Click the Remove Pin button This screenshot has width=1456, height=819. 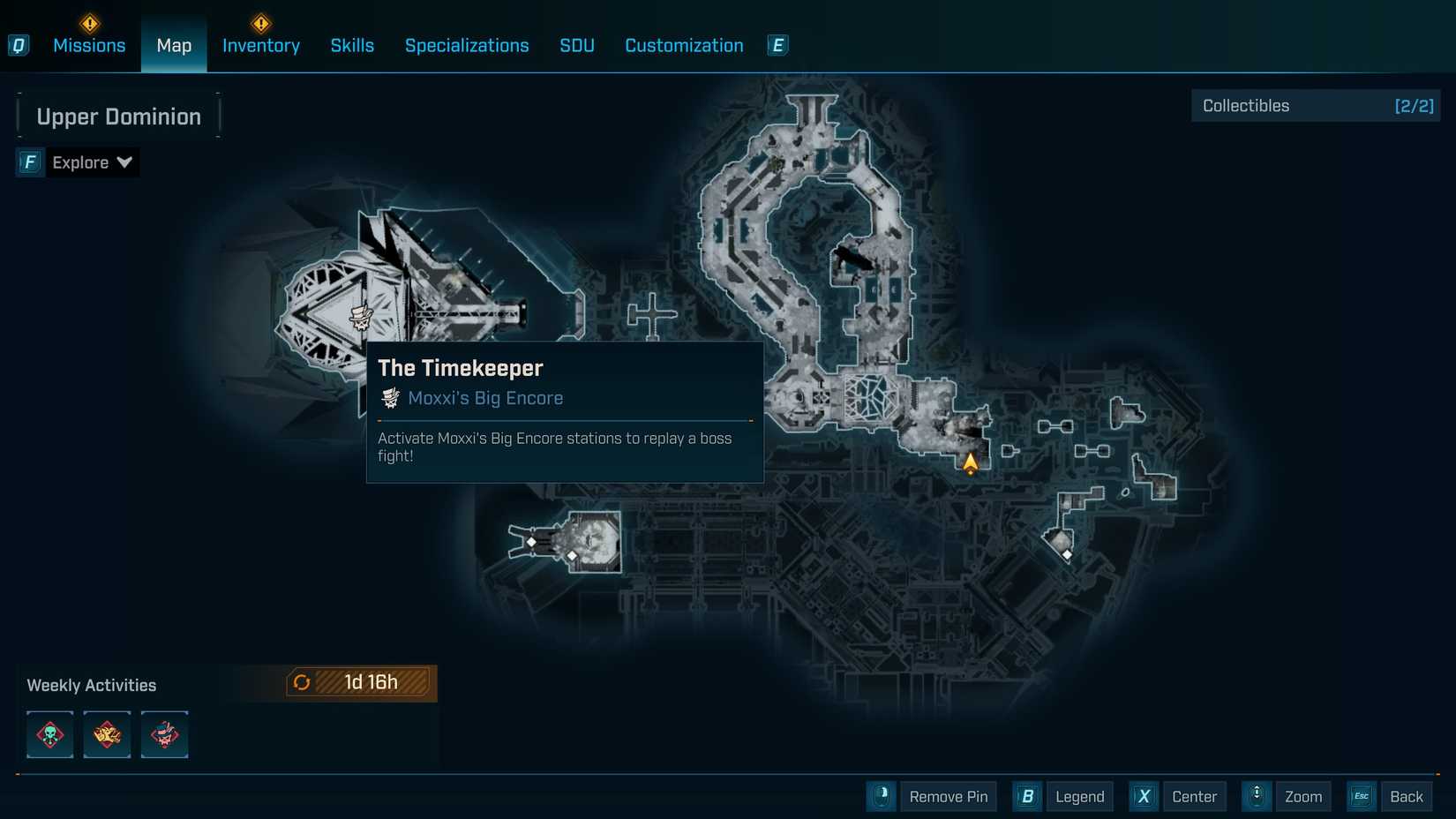pyautogui.click(x=948, y=796)
